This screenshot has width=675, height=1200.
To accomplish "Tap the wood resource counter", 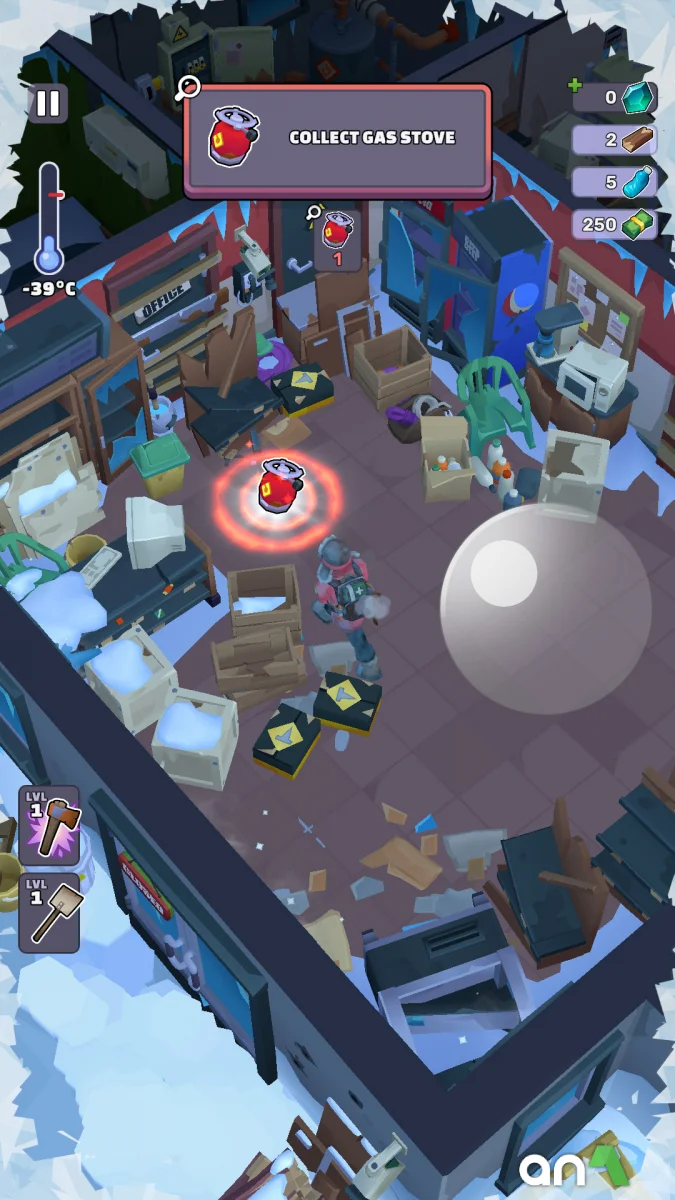I will 614,140.
